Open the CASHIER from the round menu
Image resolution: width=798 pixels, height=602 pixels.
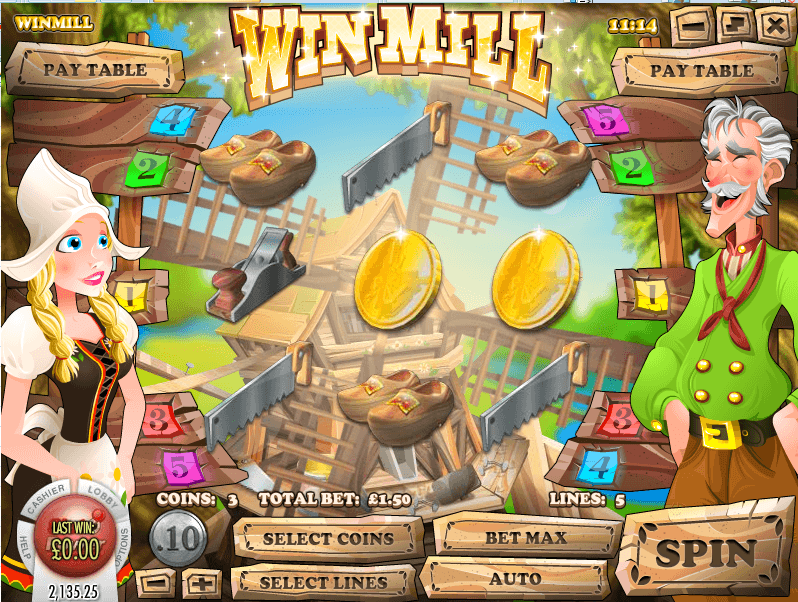click(47, 499)
